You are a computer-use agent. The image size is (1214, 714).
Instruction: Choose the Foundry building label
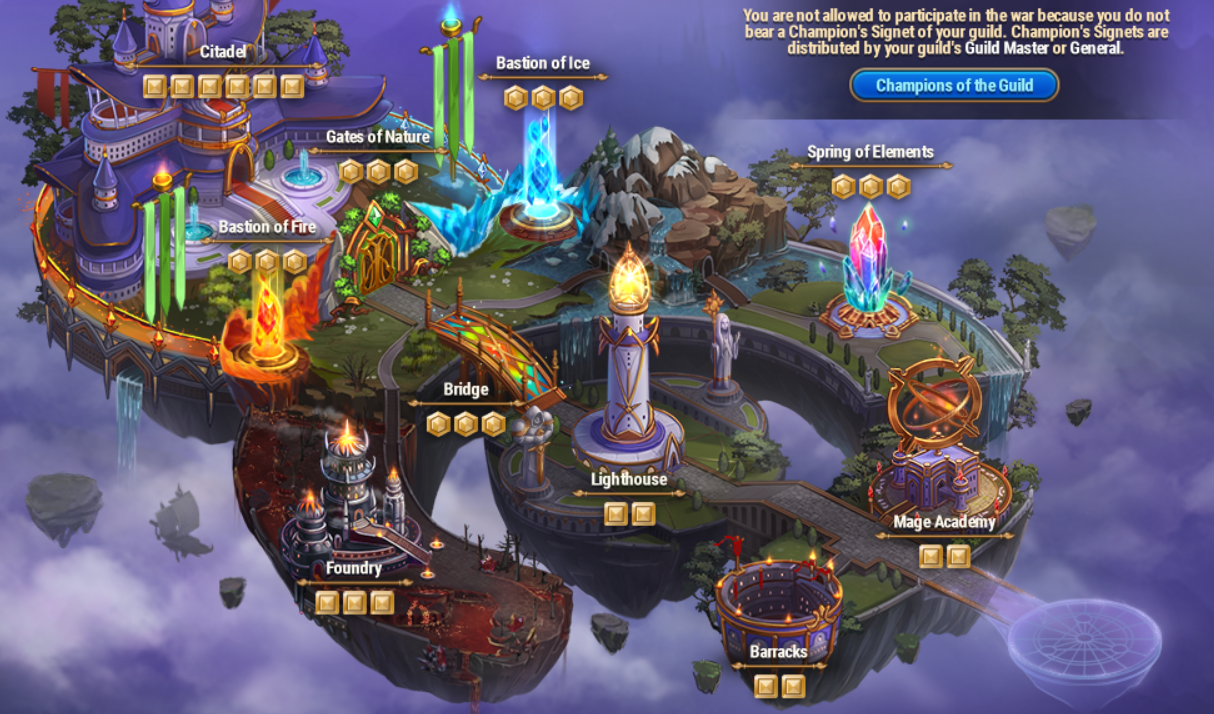(x=354, y=568)
